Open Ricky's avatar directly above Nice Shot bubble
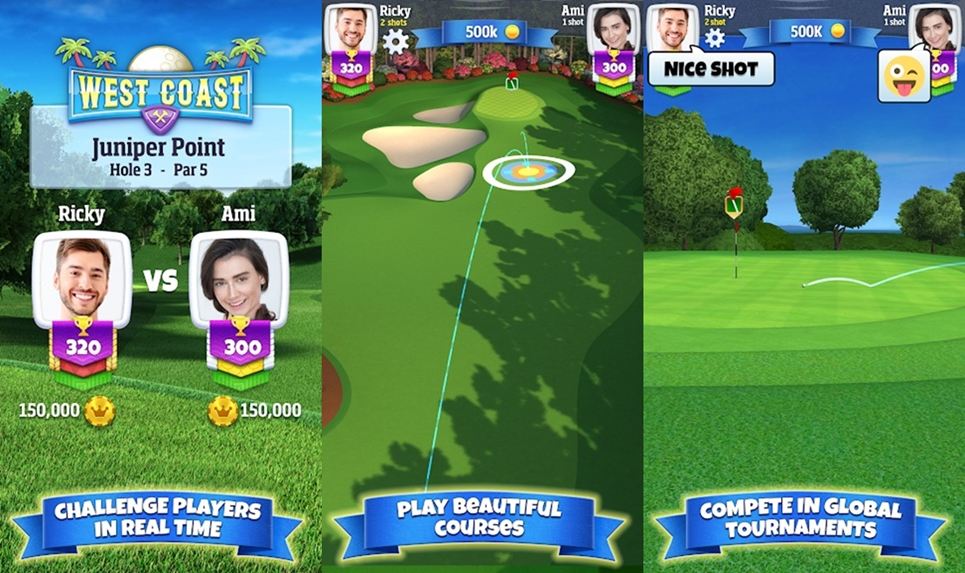This screenshot has width=965, height=573. (x=672, y=27)
